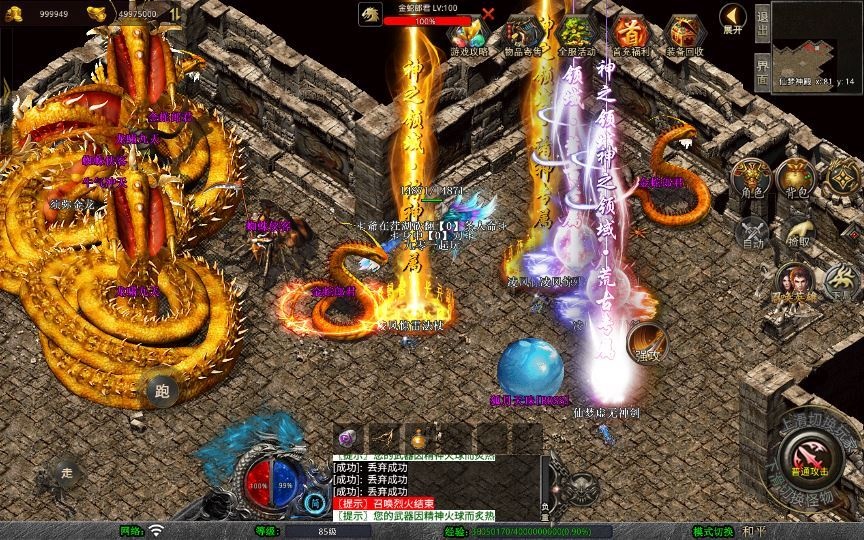Open the 物品寄售 item consignment icon
This screenshot has width=864, height=540.
pos(523,36)
